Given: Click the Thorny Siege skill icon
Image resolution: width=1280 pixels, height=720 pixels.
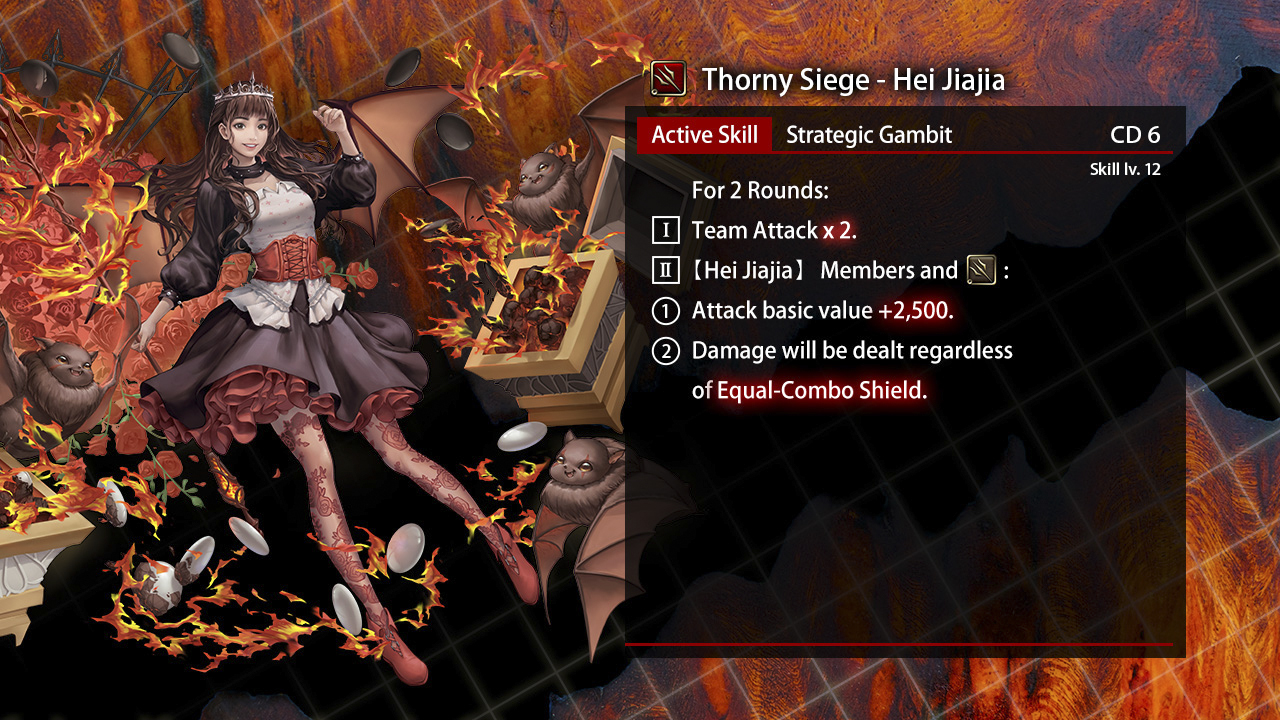Looking at the screenshot, I should 667,78.
